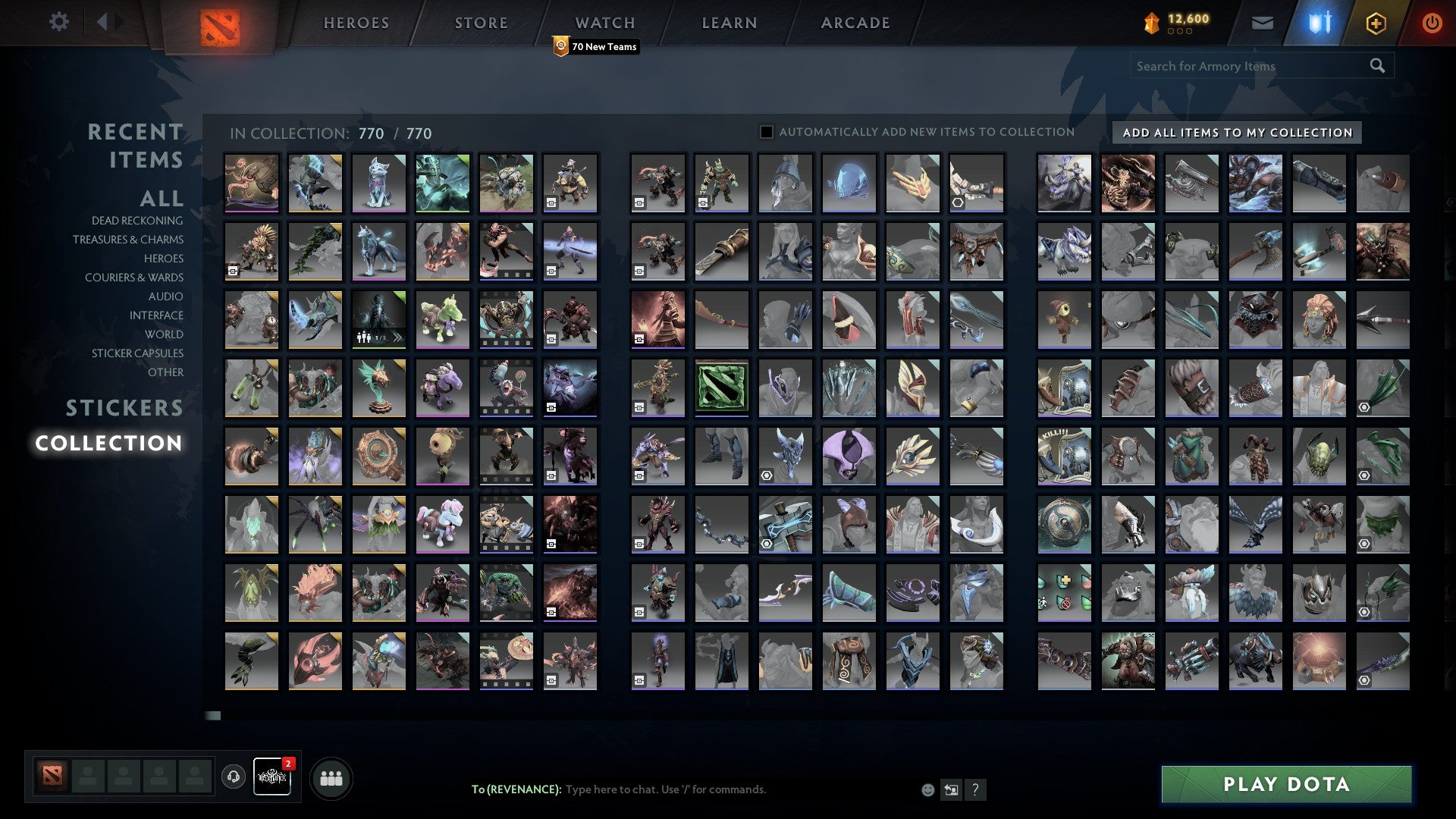Click the voice chat headset icon
The width and height of the screenshot is (1456, 819).
[233, 777]
